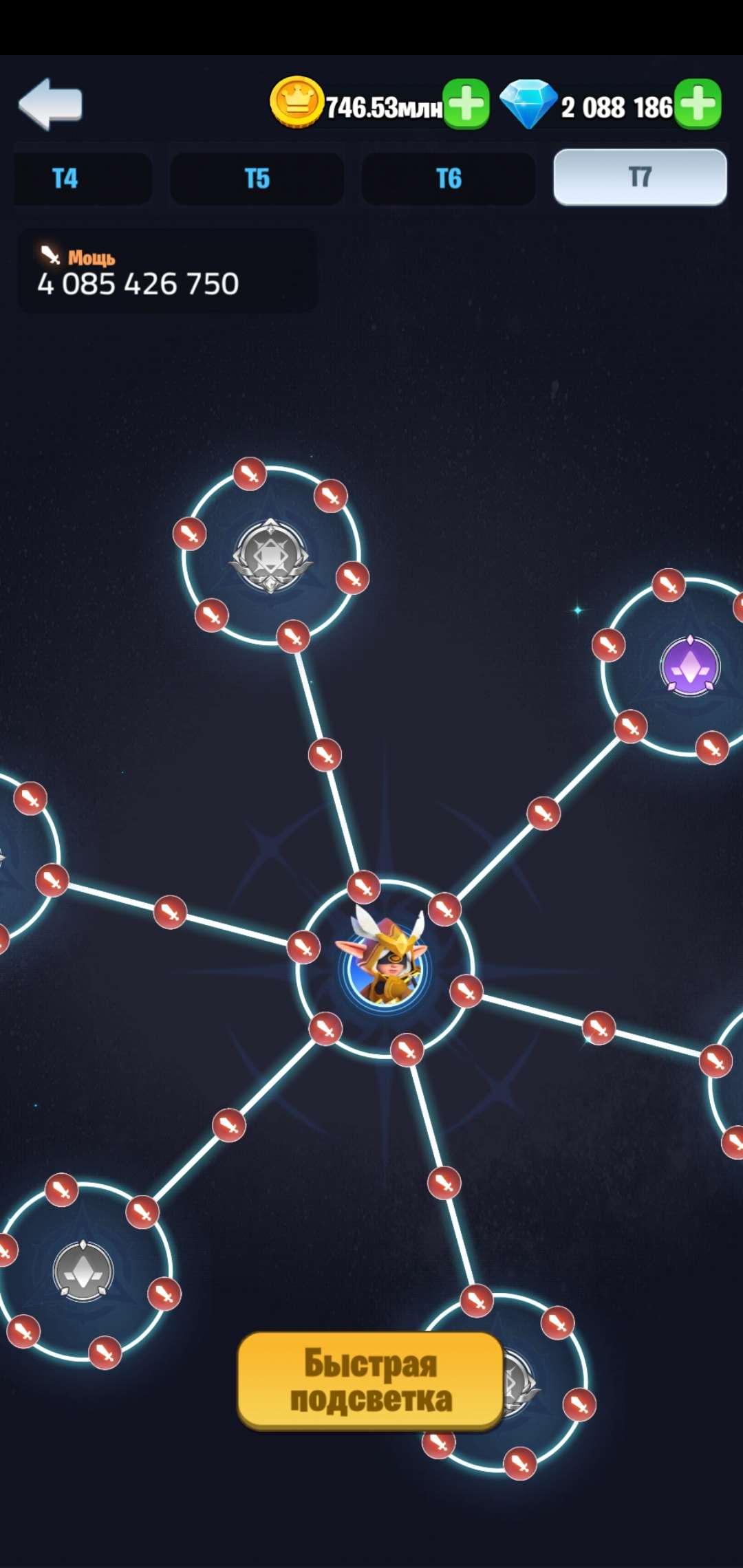Choose the grey crystal emblem node
This screenshot has height=1568, width=743.
coord(83,1271)
